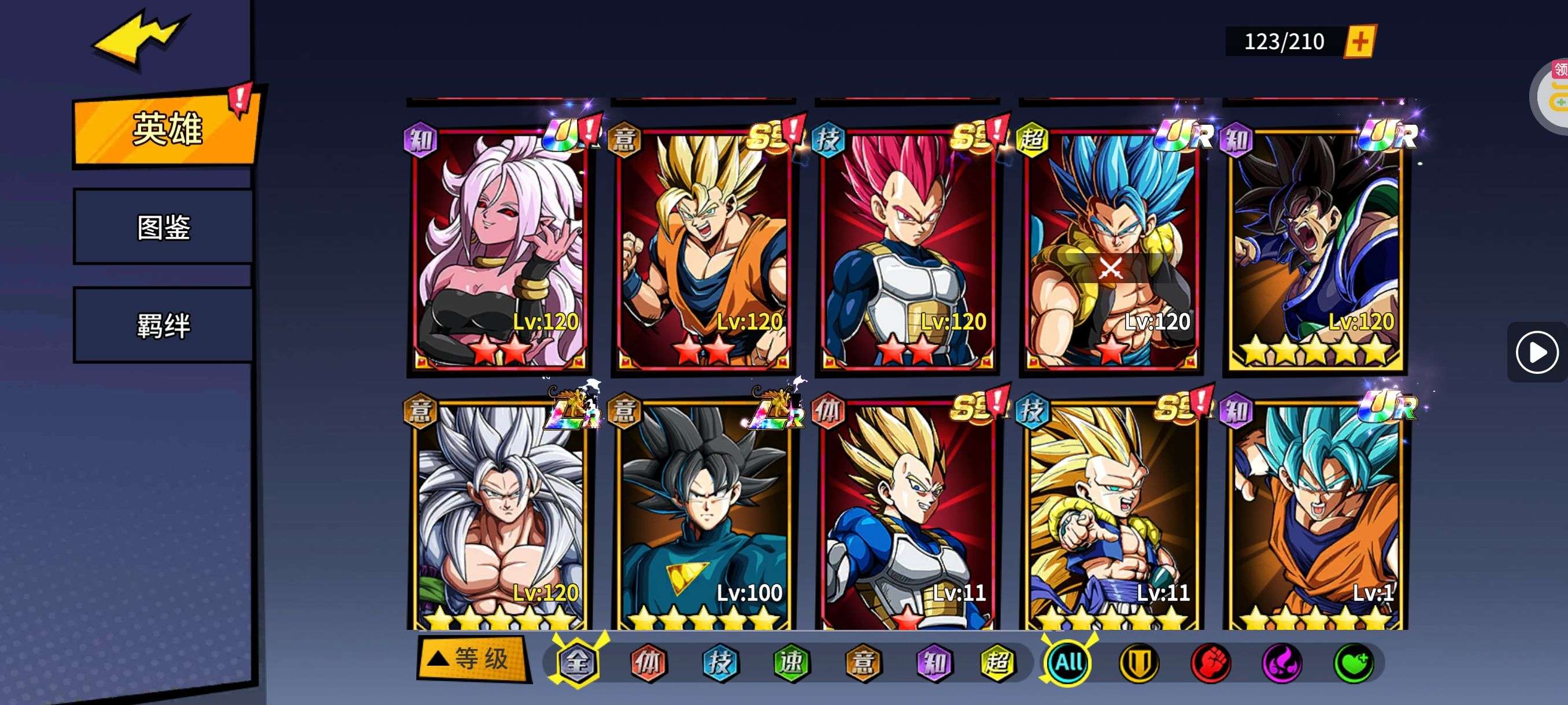Choose the Lv:100 black-haired Goku card
Image resolution: width=1568 pixels, height=705 pixels.
703,517
